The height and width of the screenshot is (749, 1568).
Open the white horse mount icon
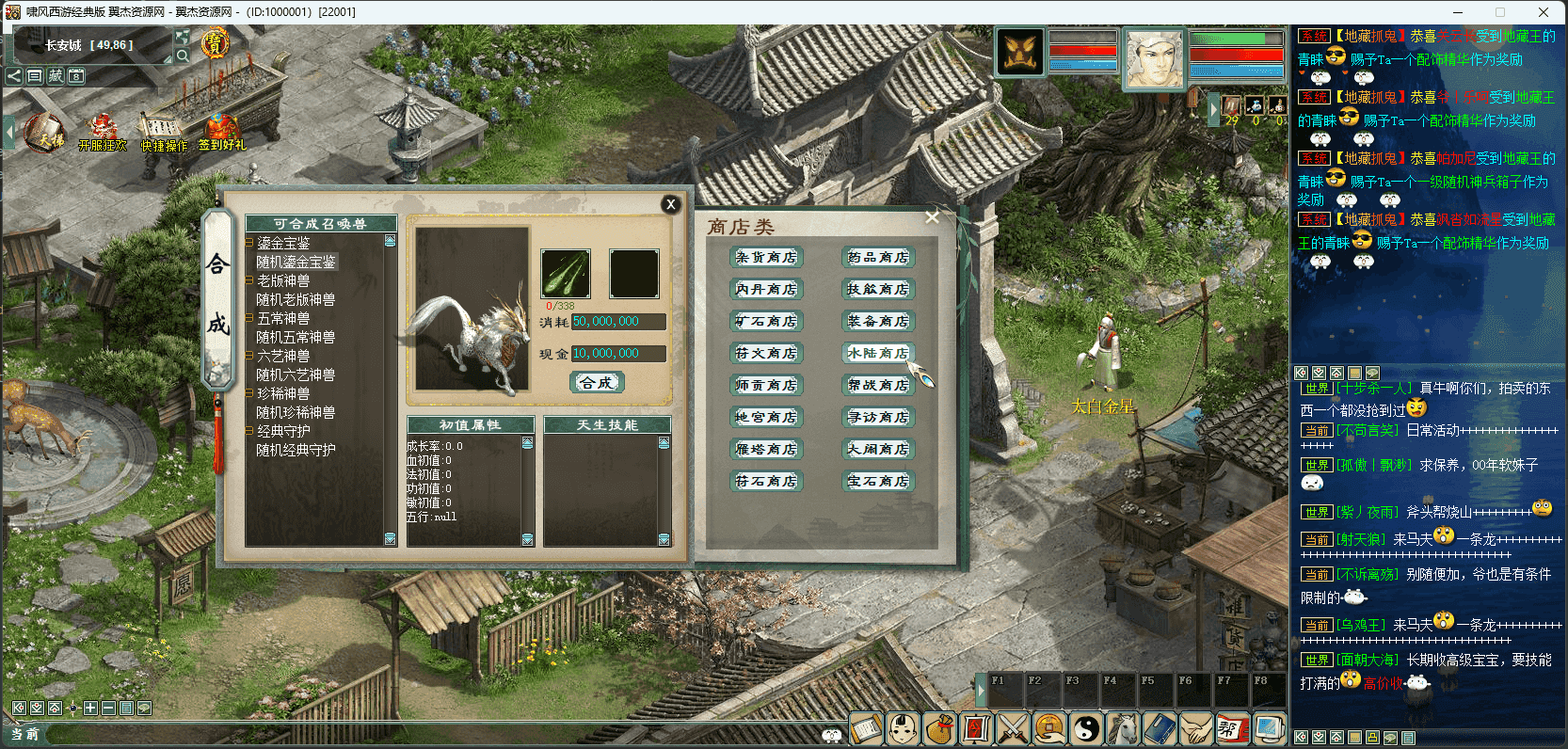point(1123,728)
